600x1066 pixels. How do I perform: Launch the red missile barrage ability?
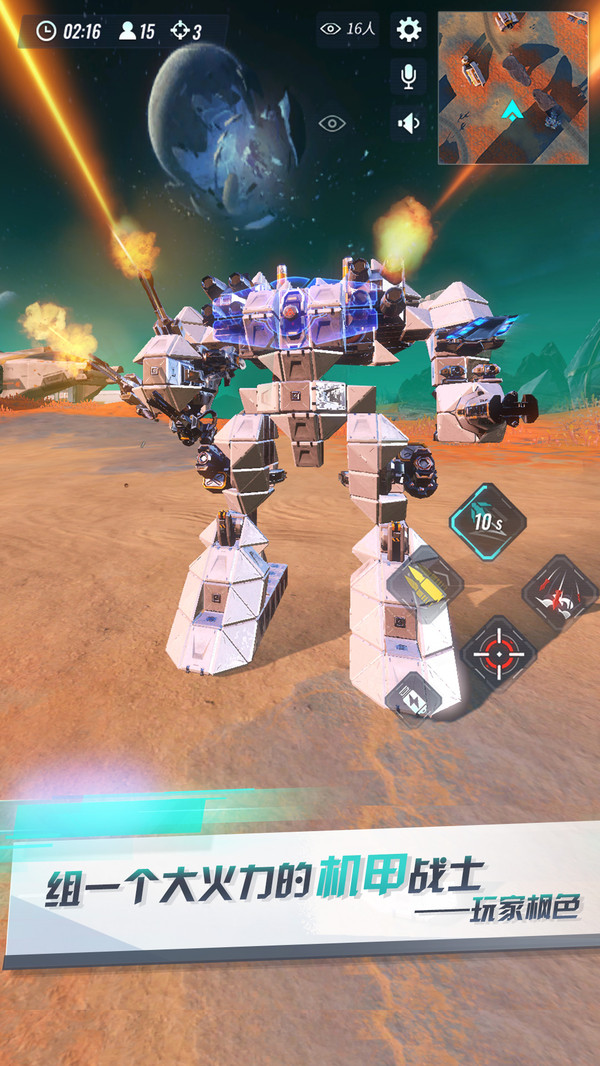[x=559, y=591]
